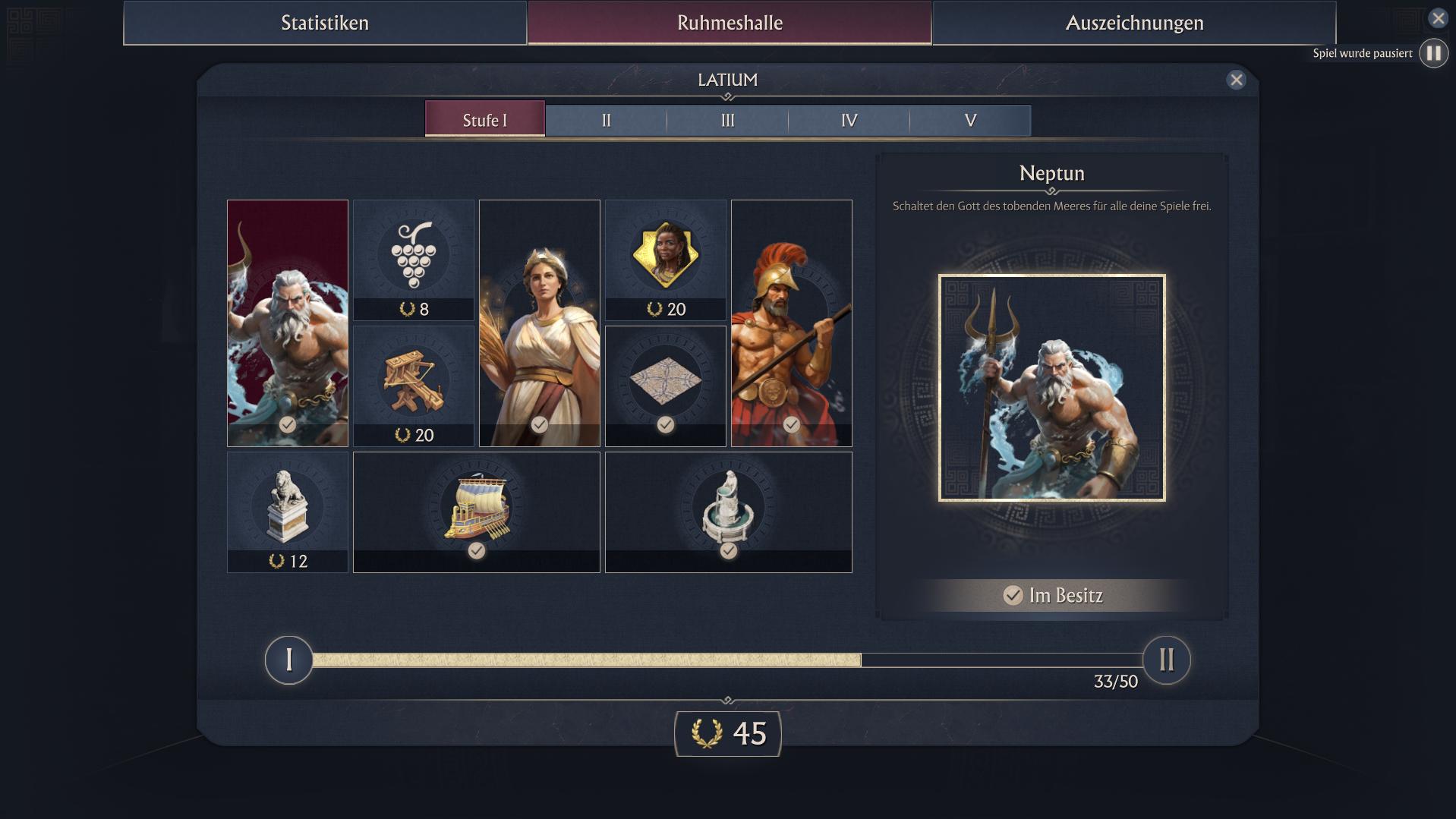The width and height of the screenshot is (1456, 819).
Task: Switch to the Statistiken tab
Action: coord(325,23)
